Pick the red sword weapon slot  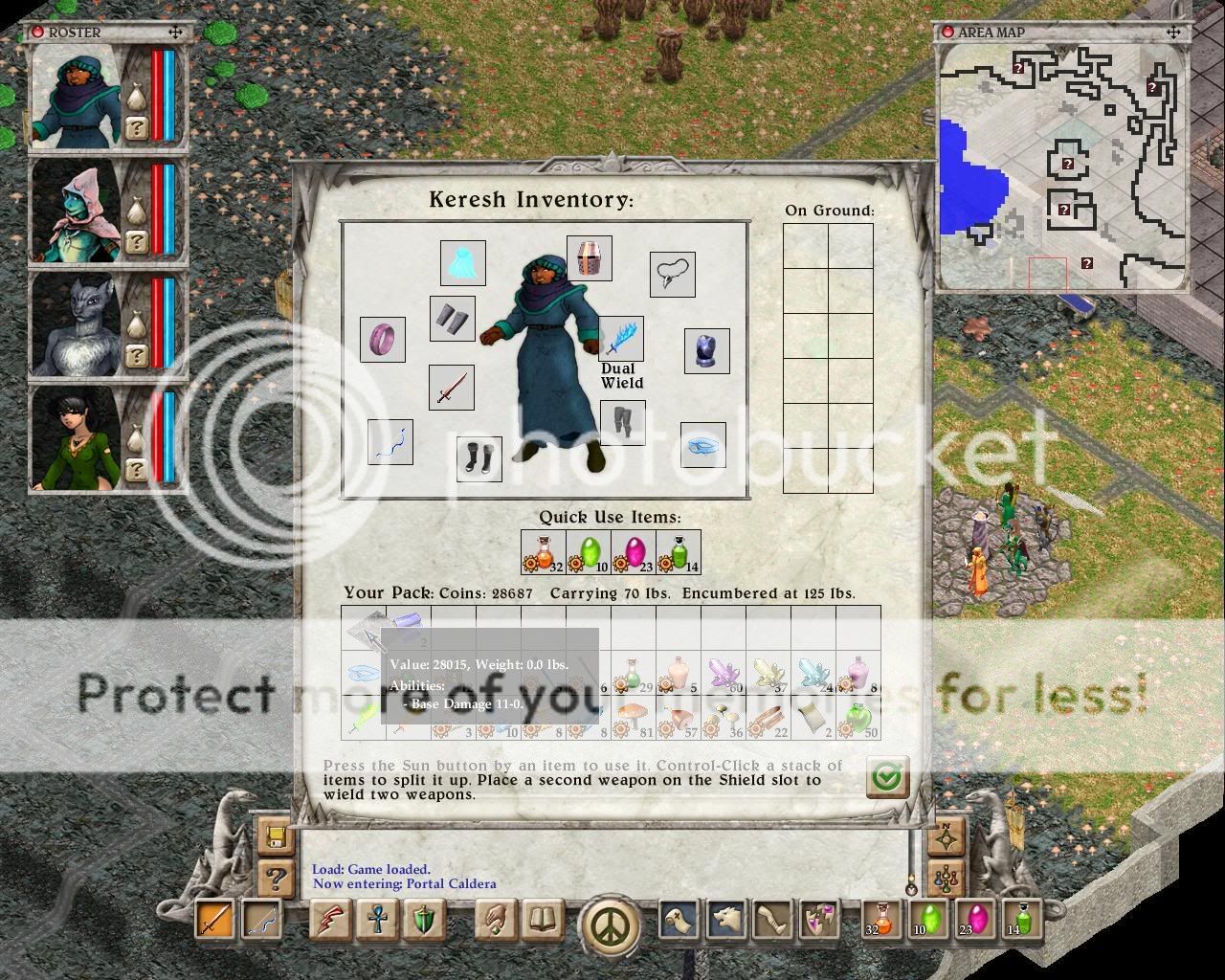coord(451,388)
